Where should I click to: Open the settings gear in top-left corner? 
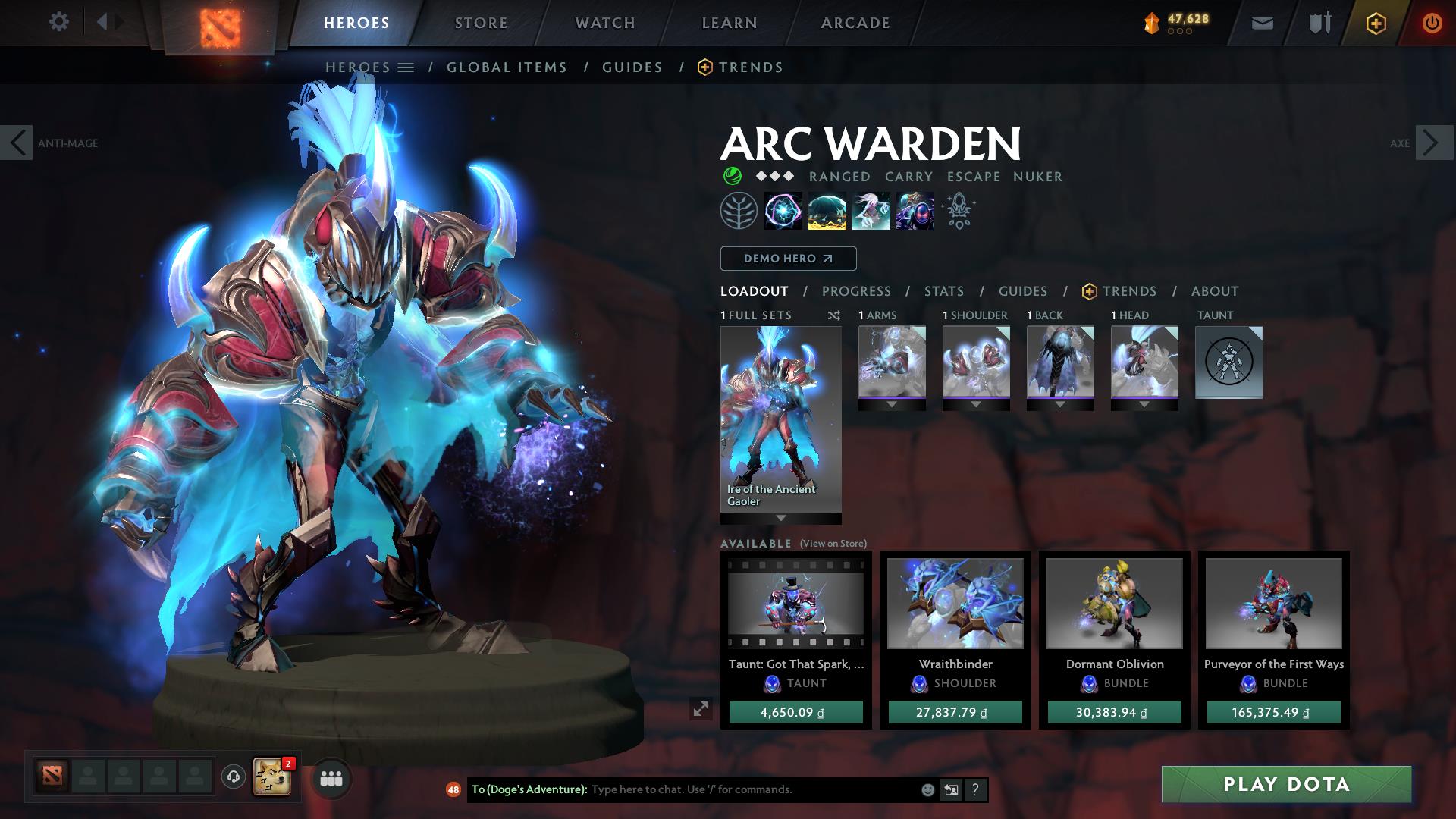(59, 22)
